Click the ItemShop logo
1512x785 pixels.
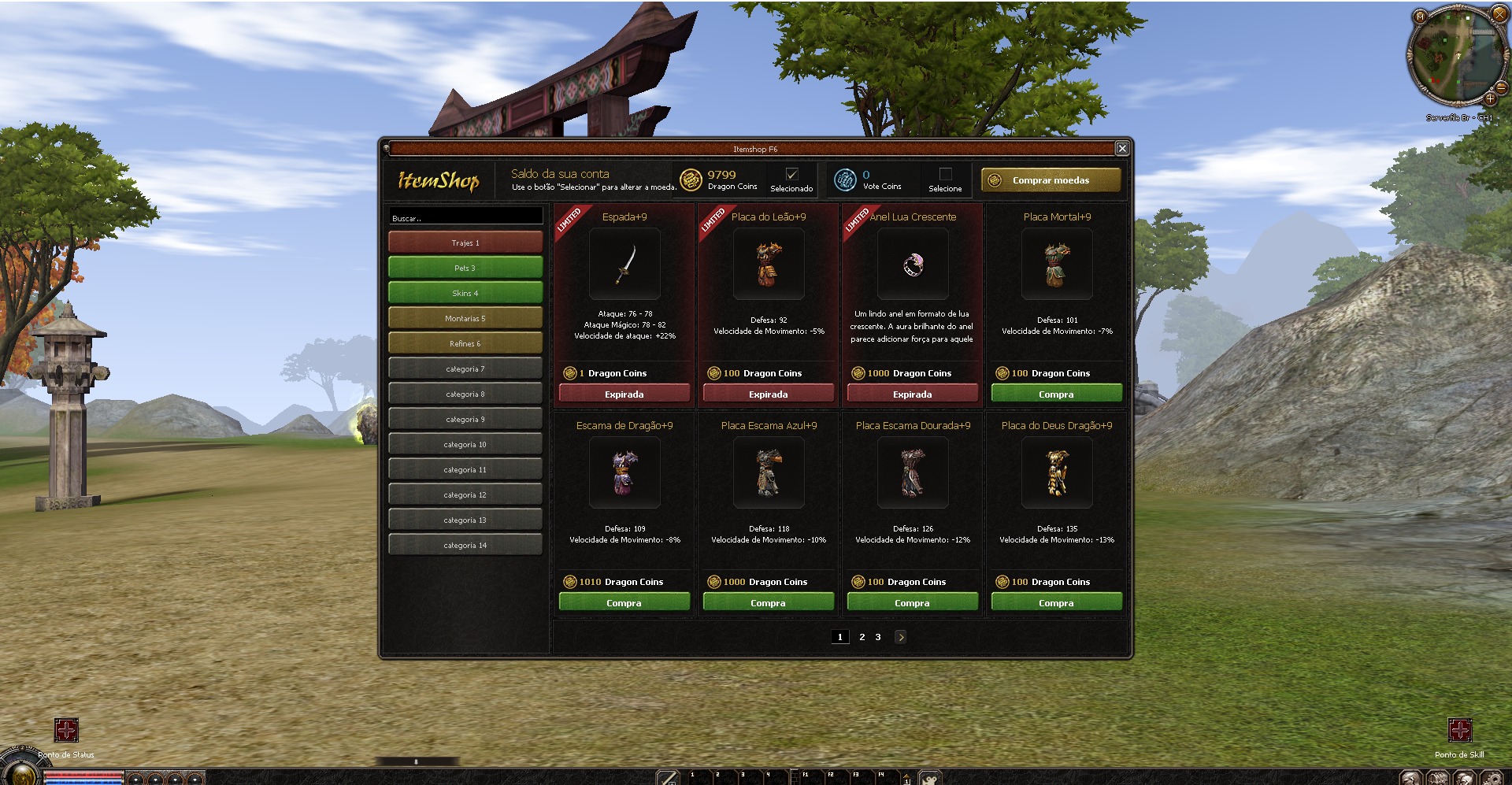[x=438, y=182]
